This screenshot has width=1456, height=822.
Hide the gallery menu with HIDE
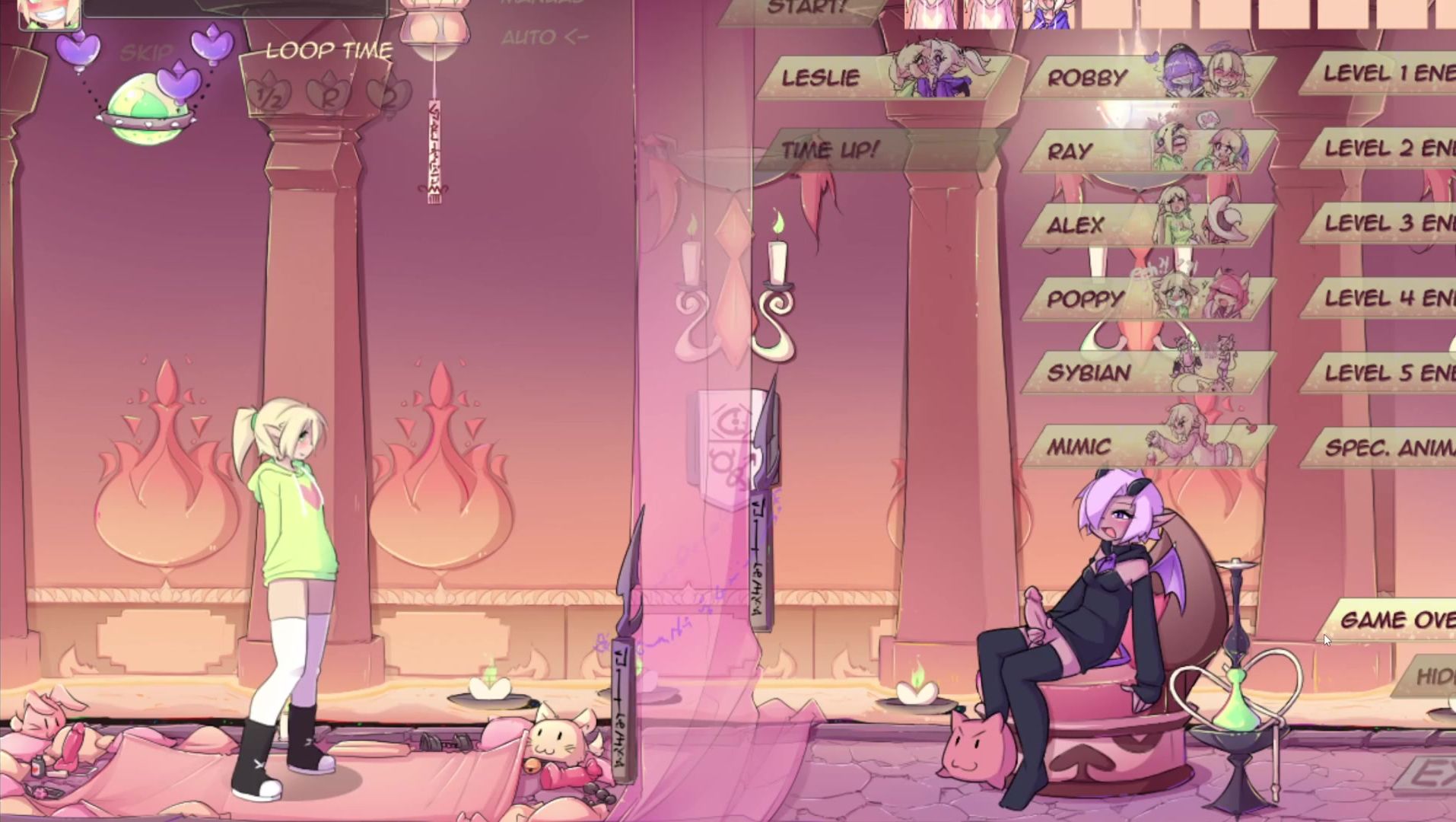pyautogui.click(x=1432, y=676)
